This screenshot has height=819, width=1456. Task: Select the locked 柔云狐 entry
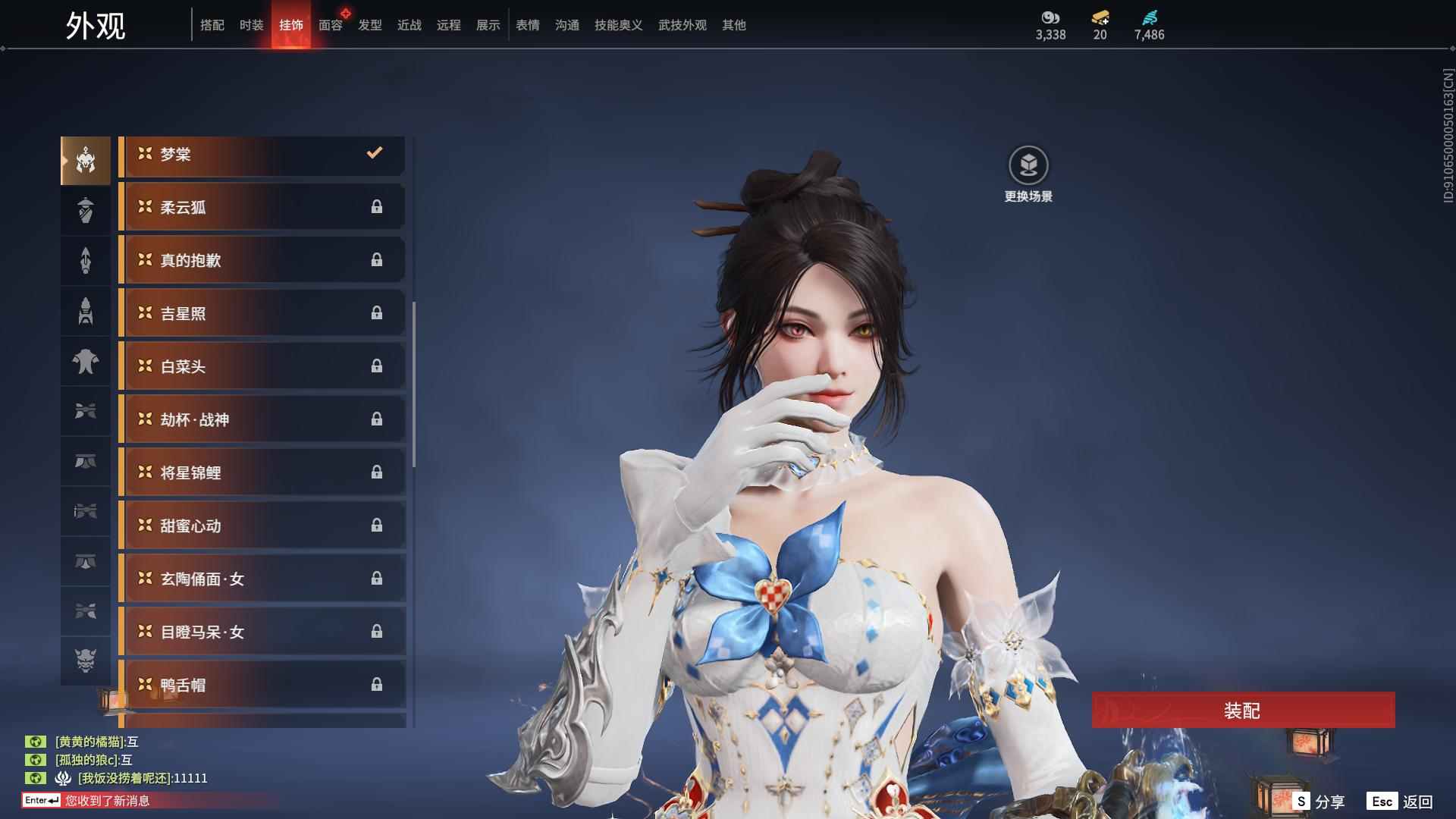tap(262, 208)
